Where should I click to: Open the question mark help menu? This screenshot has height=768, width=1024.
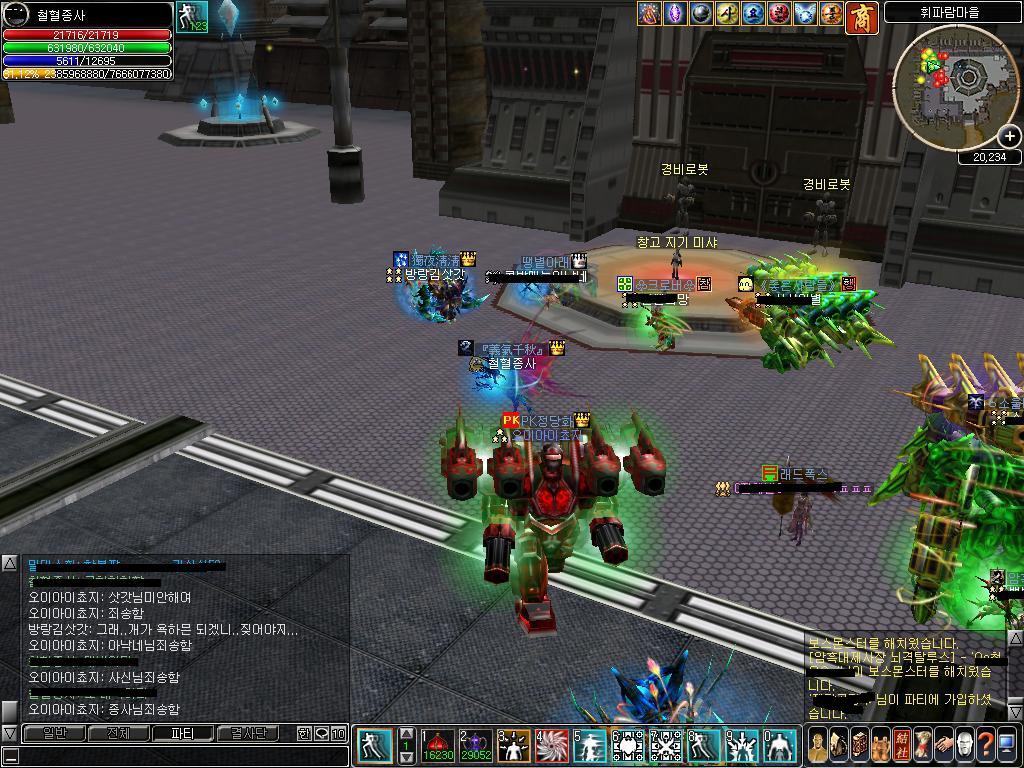coord(985,744)
